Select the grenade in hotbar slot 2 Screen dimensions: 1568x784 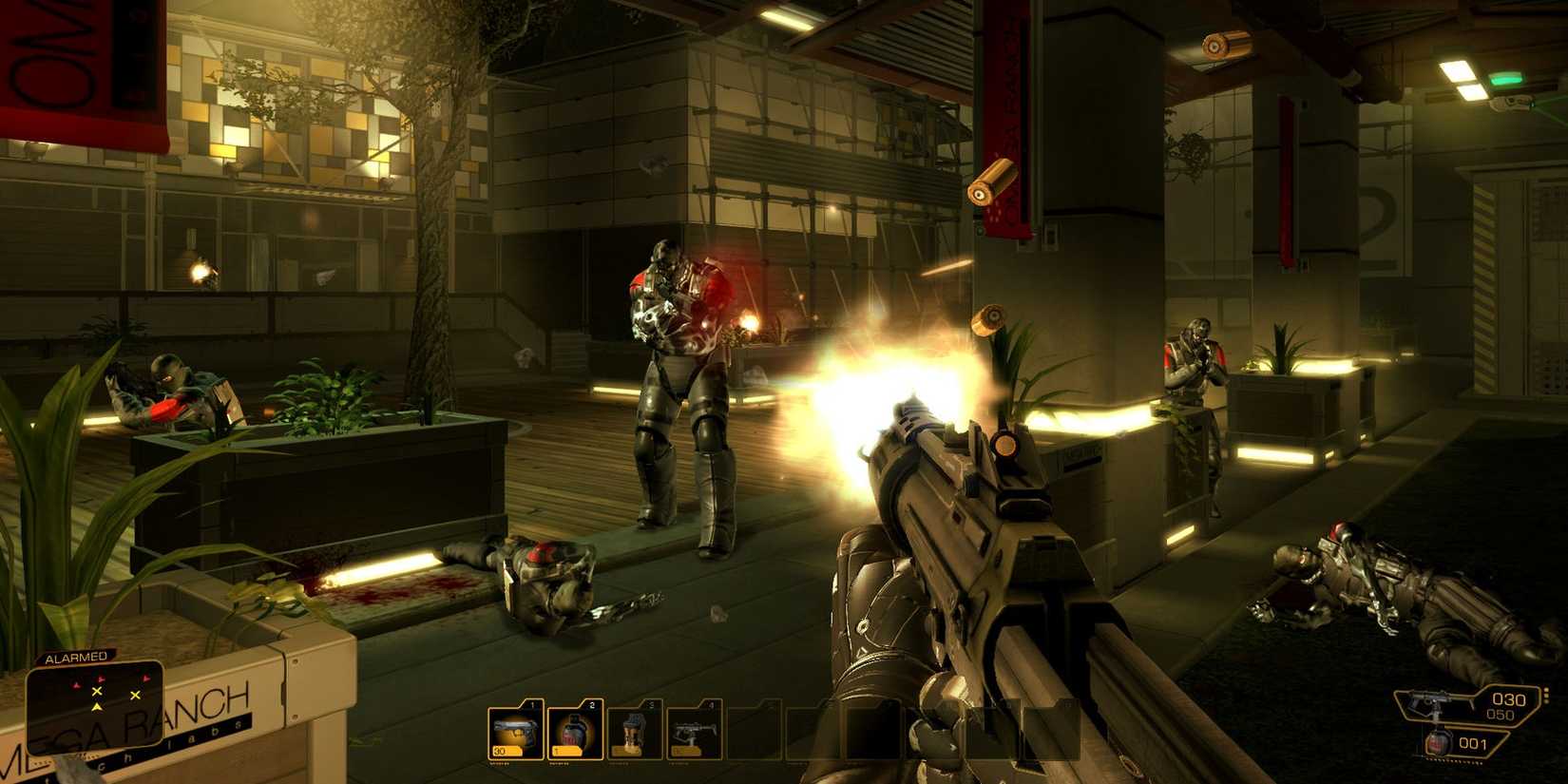(x=575, y=733)
